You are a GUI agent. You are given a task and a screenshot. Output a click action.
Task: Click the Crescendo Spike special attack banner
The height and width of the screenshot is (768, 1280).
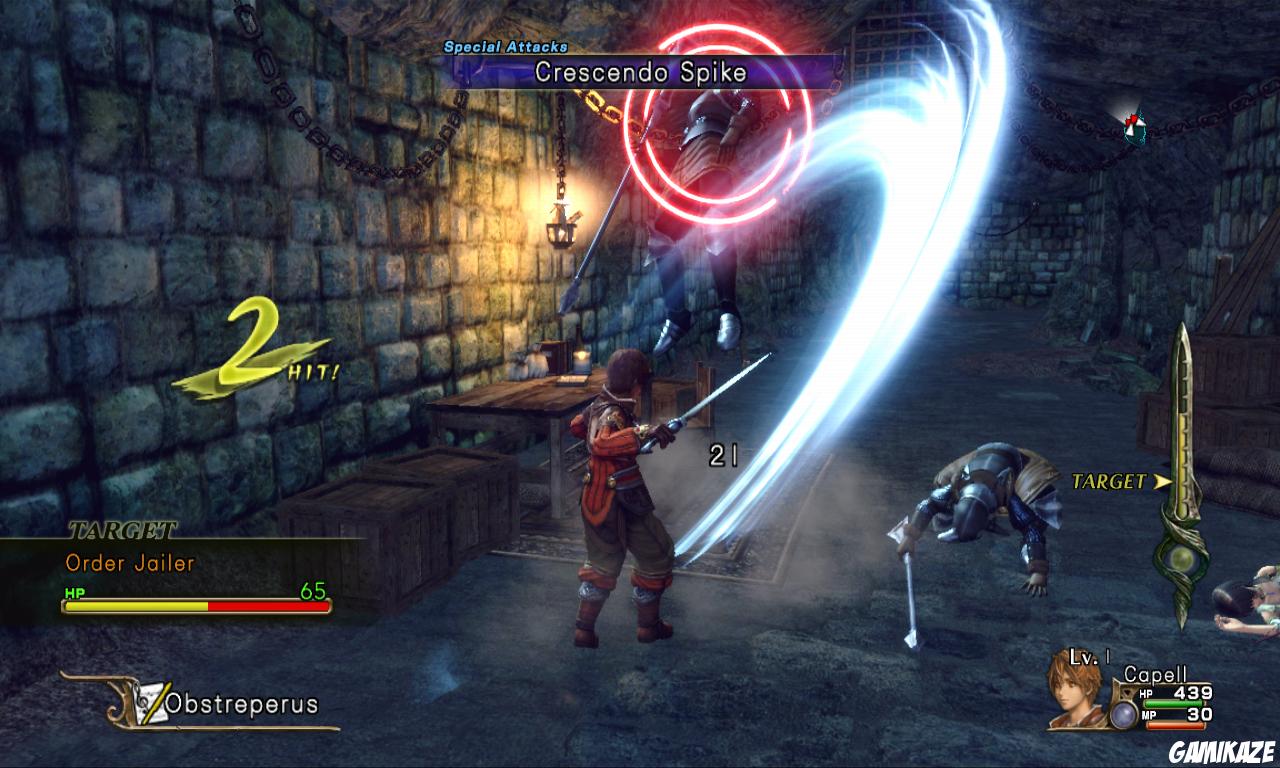pyautogui.click(x=640, y=72)
